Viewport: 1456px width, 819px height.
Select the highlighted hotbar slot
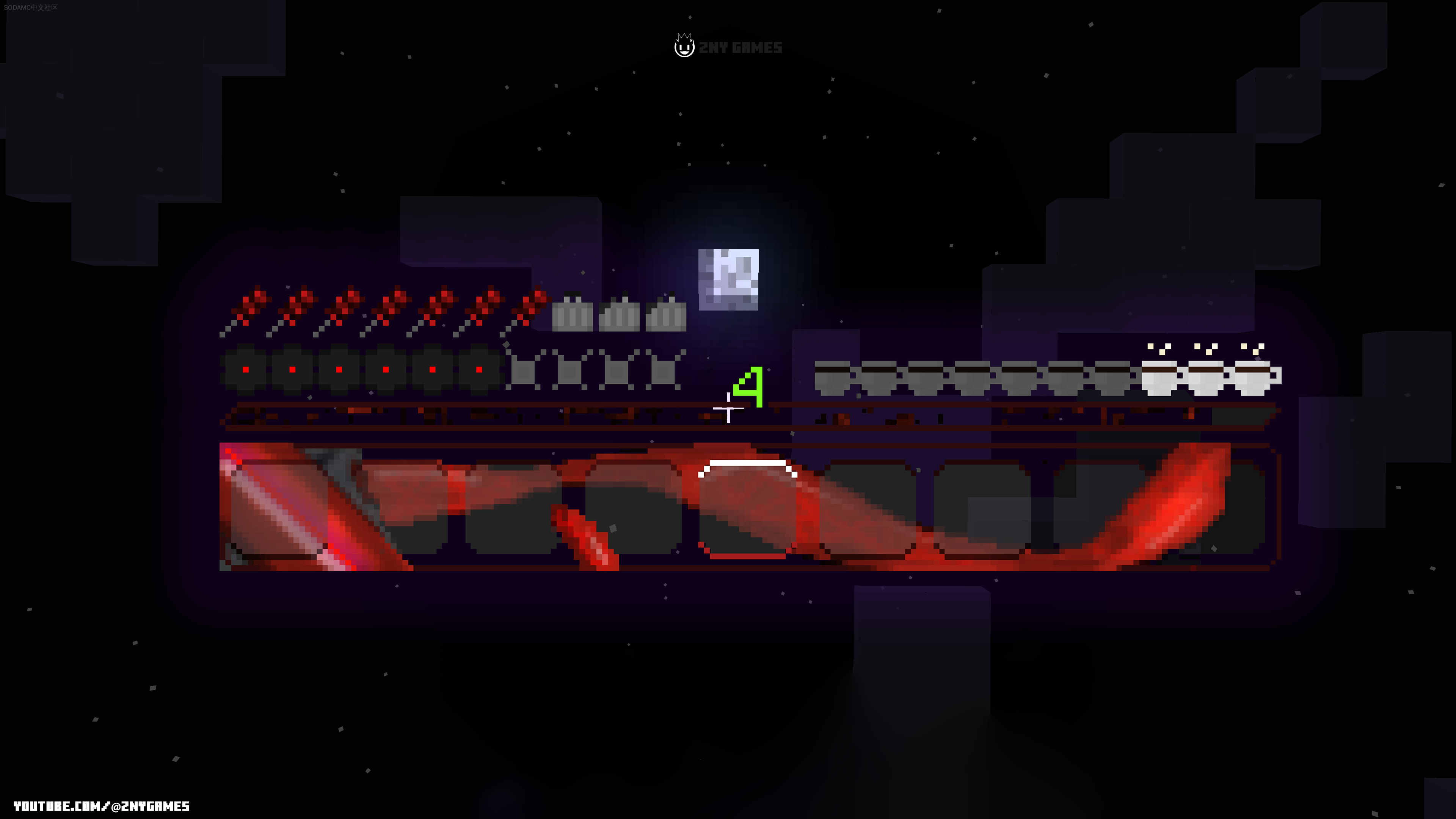point(747,509)
